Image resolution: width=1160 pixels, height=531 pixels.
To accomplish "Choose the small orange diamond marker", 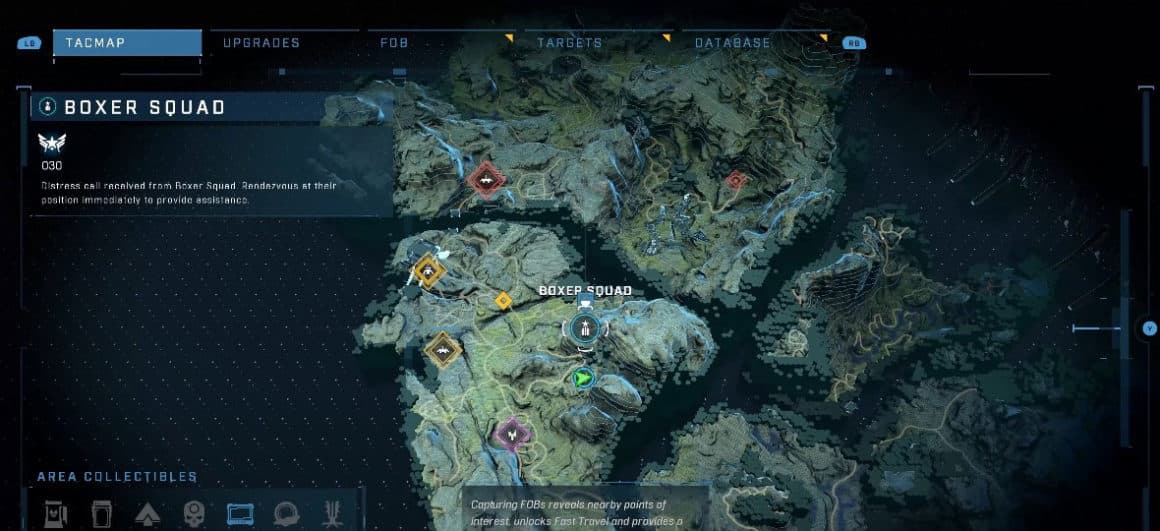I will tap(503, 299).
